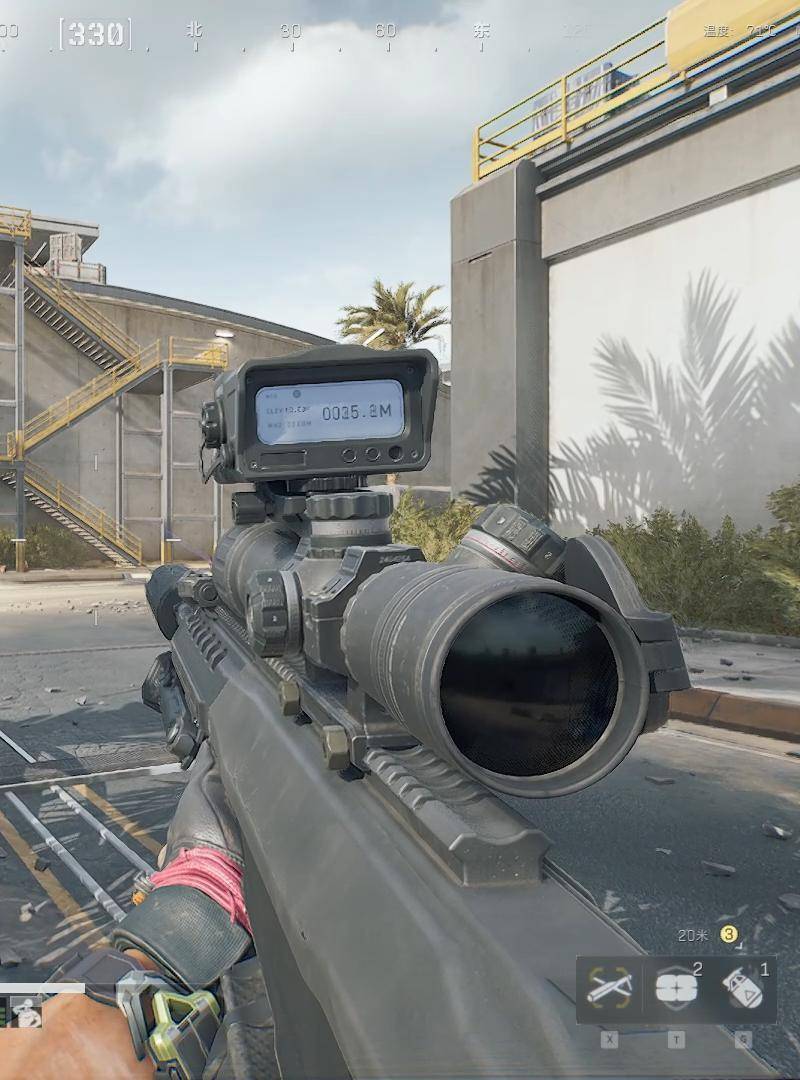Activate the shield-shaped gadget with count 2
This screenshot has width=800, height=1080.
[676, 989]
